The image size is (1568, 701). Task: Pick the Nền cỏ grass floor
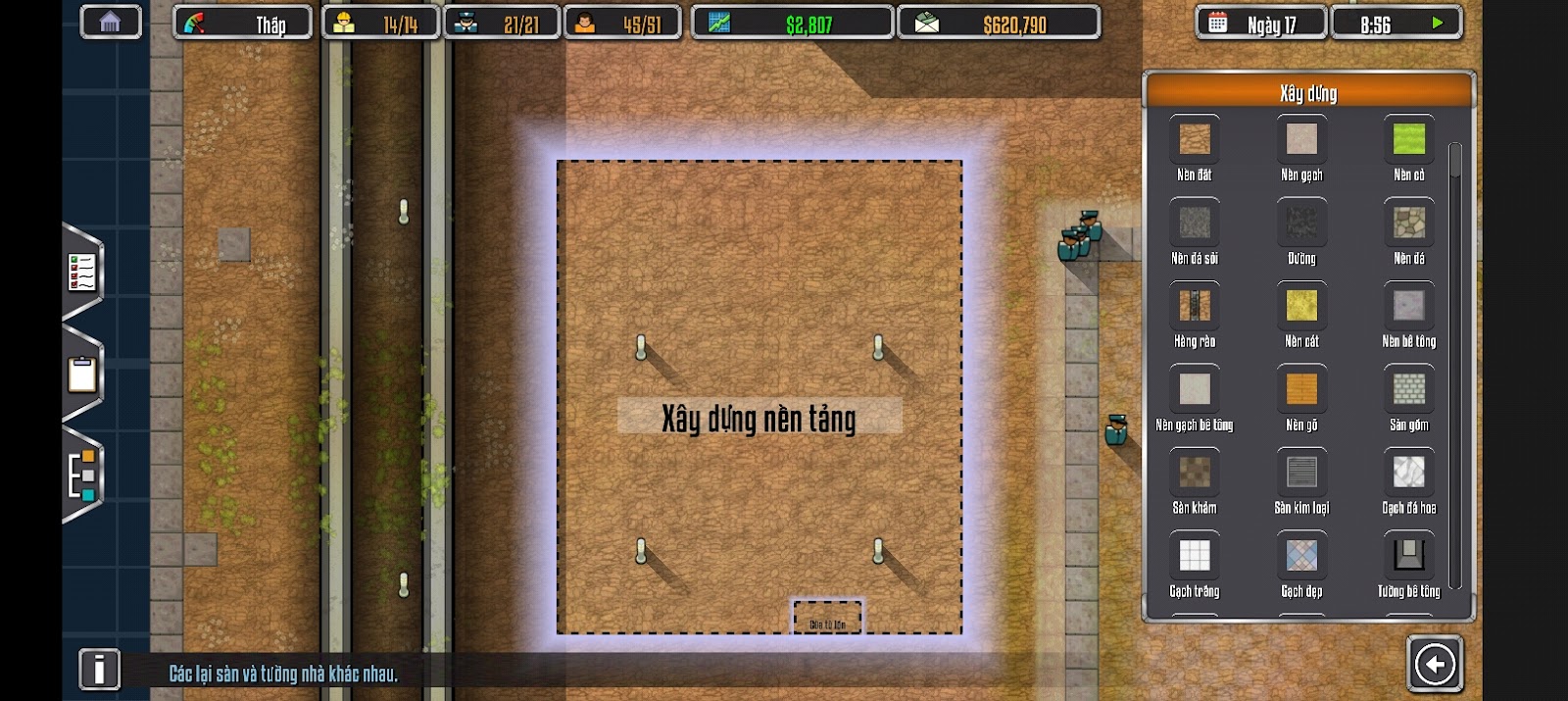point(1408,139)
